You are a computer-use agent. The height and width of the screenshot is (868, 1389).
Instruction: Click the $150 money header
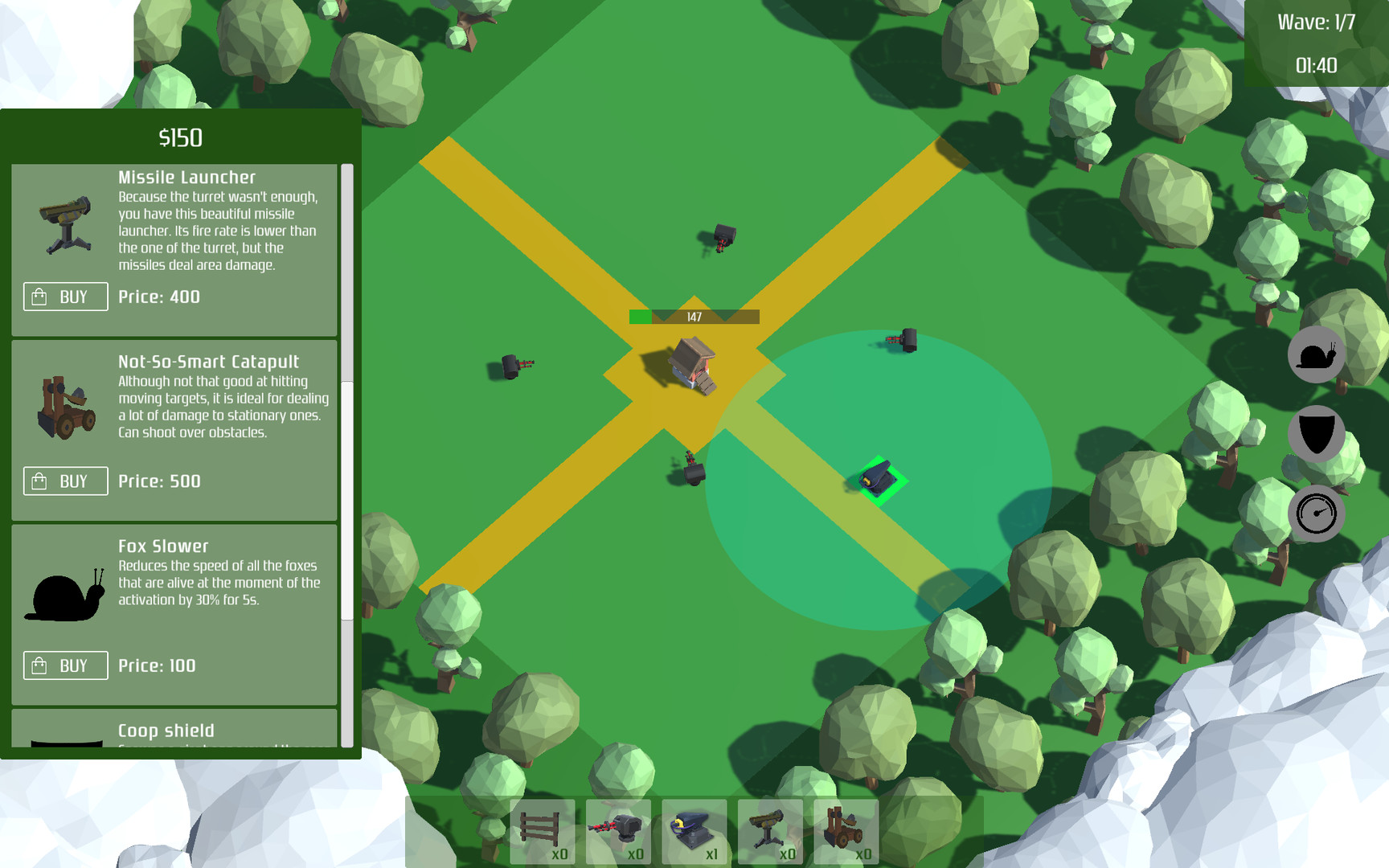(x=180, y=137)
